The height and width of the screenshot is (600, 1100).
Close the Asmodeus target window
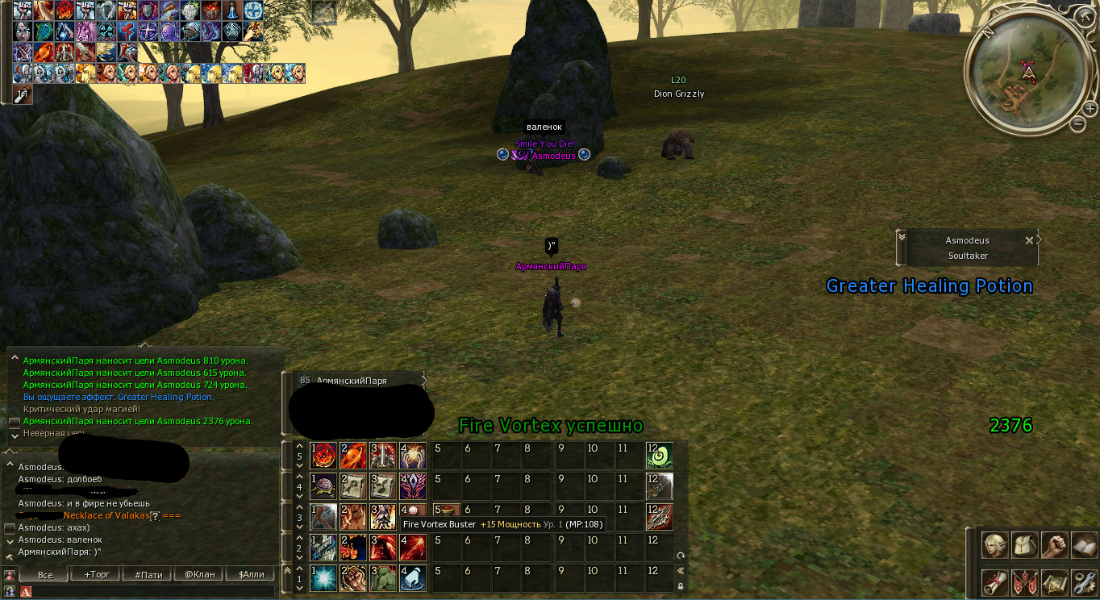point(1029,240)
